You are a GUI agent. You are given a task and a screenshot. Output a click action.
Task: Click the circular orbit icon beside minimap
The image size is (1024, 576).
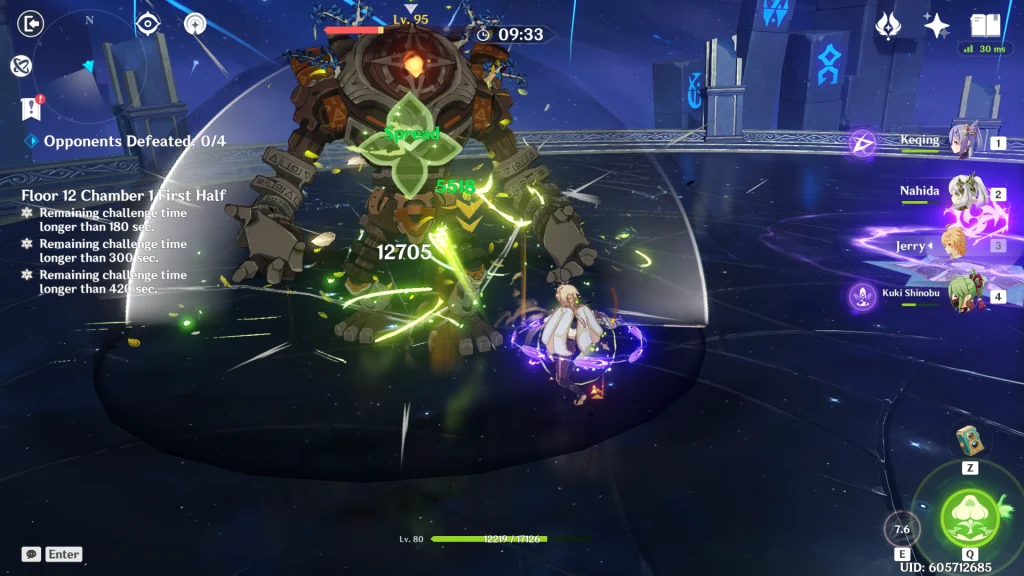(x=21, y=66)
